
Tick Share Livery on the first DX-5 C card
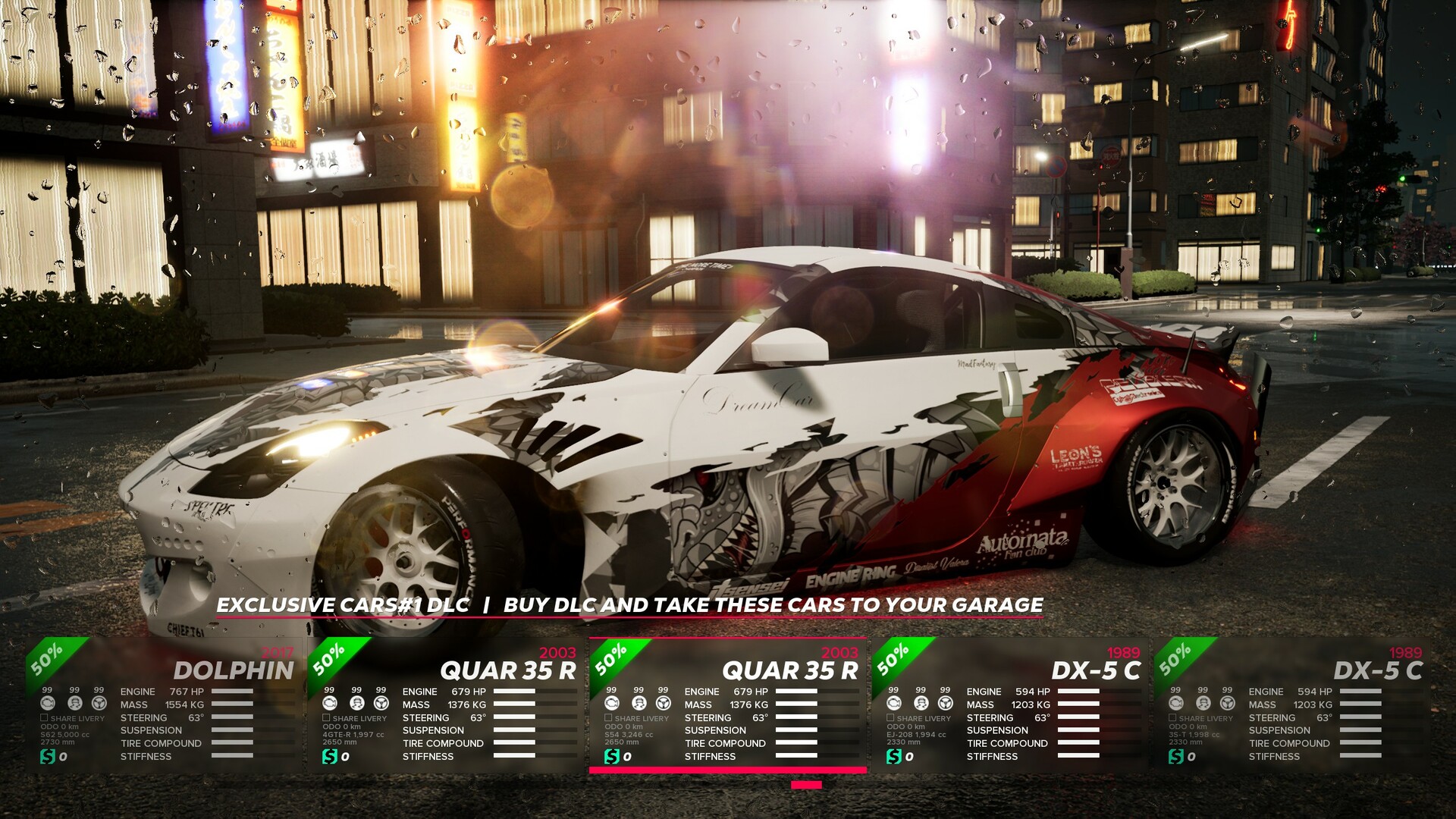[890, 717]
